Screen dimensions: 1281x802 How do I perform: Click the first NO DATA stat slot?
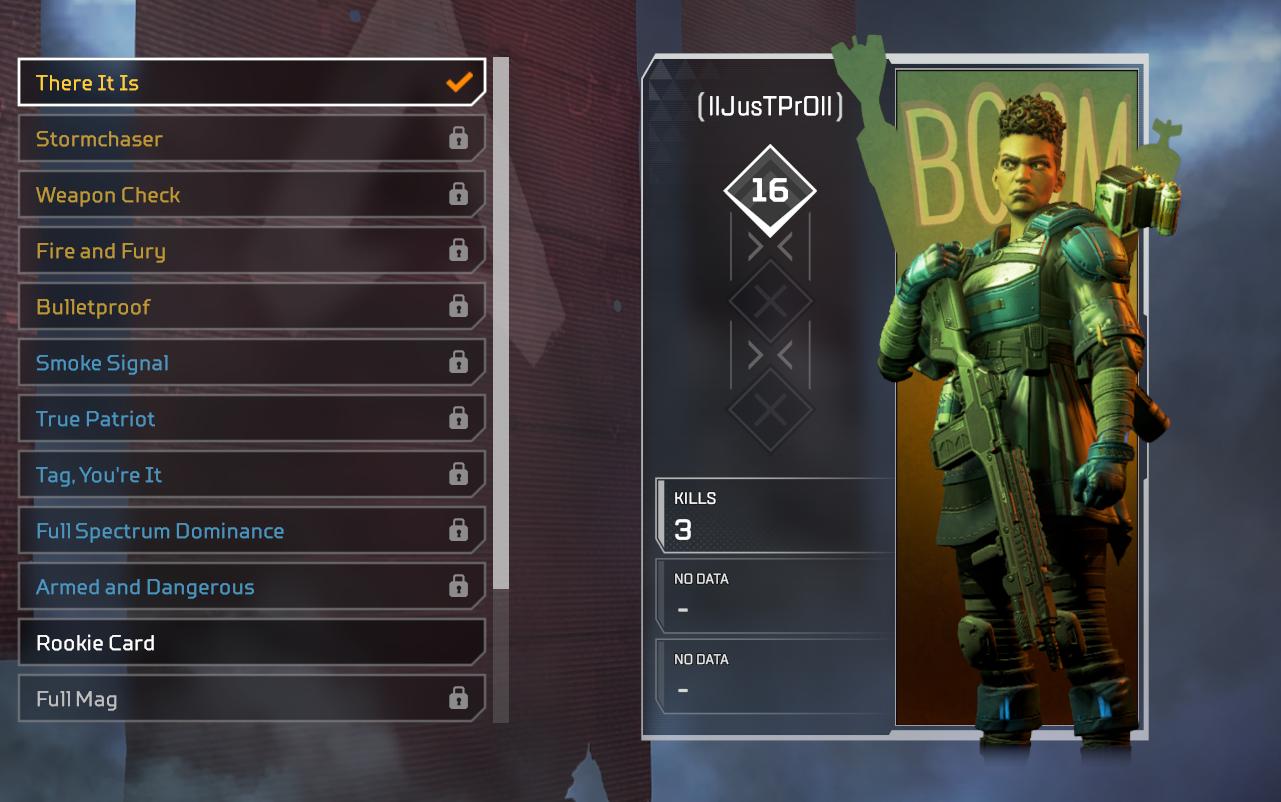(x=775, y=593)
